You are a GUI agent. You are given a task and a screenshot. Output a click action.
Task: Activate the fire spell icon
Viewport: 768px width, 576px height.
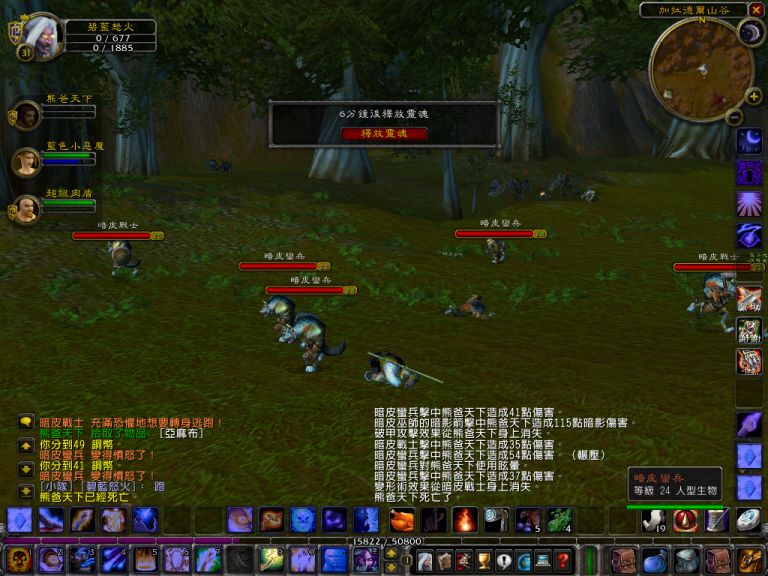465,520
